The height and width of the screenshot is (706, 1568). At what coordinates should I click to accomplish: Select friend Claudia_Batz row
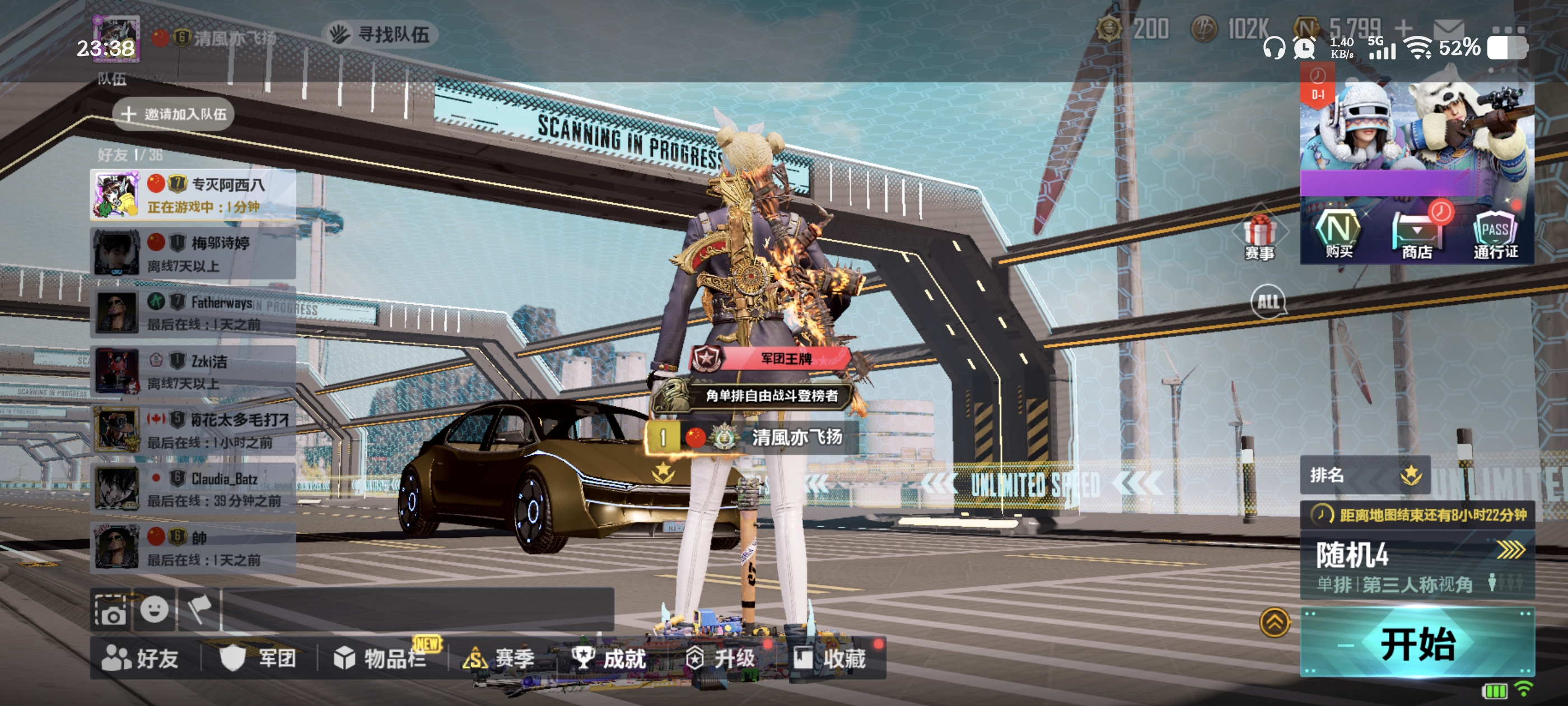pyautogui.click(x=193, y=489)
